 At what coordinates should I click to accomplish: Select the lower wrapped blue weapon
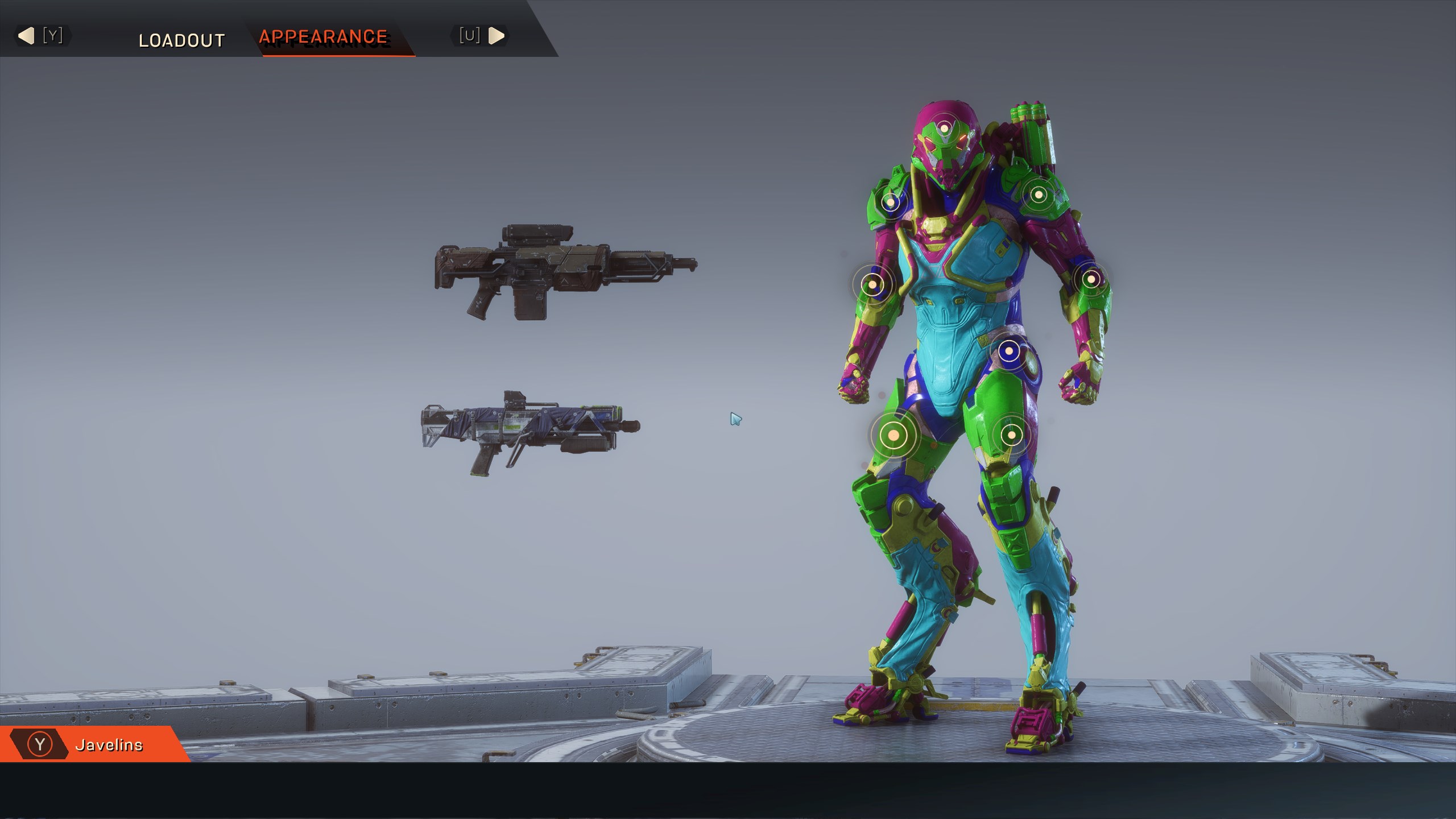(x=530, y=431)
